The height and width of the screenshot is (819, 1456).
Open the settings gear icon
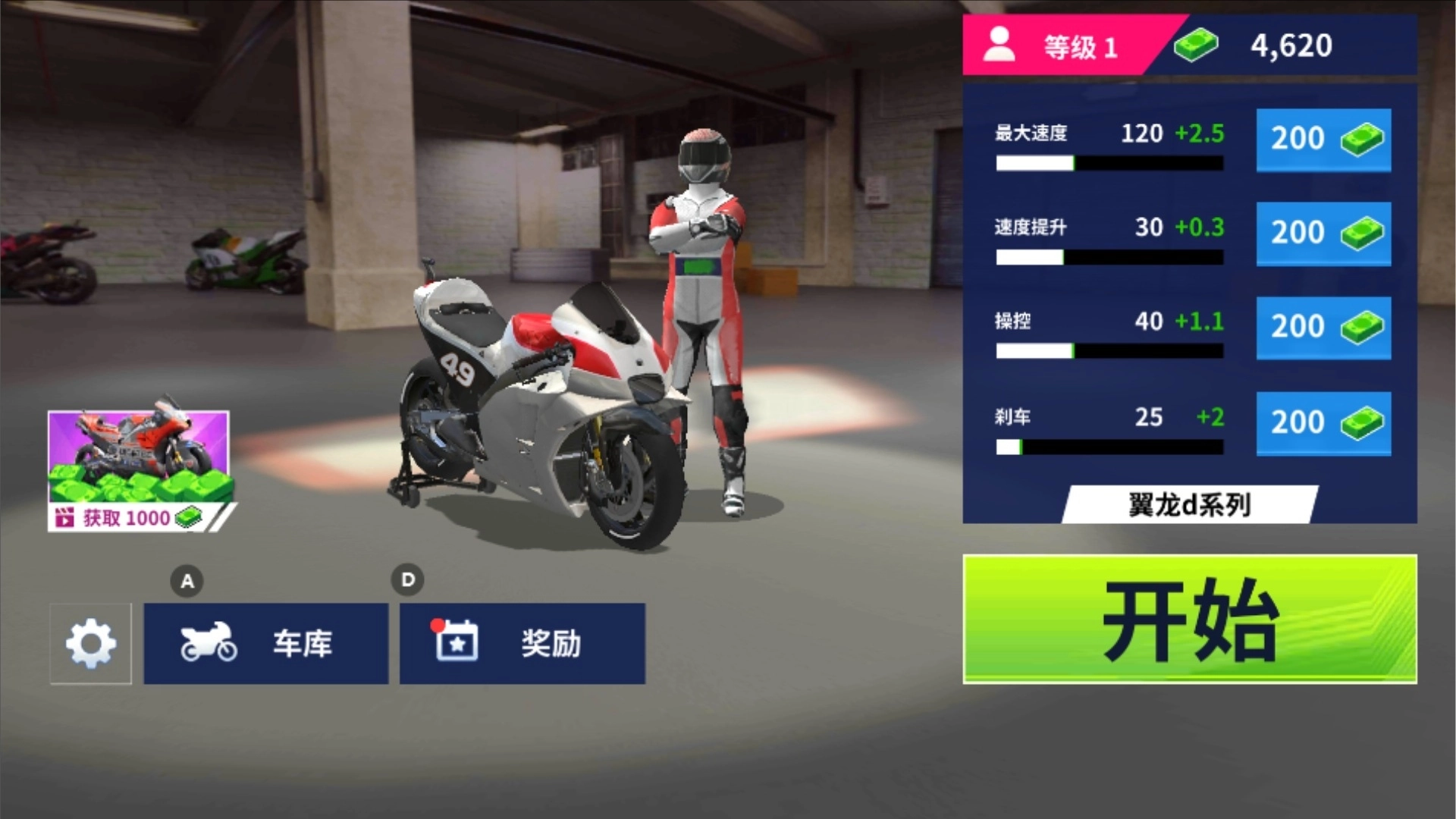point(90,644)
